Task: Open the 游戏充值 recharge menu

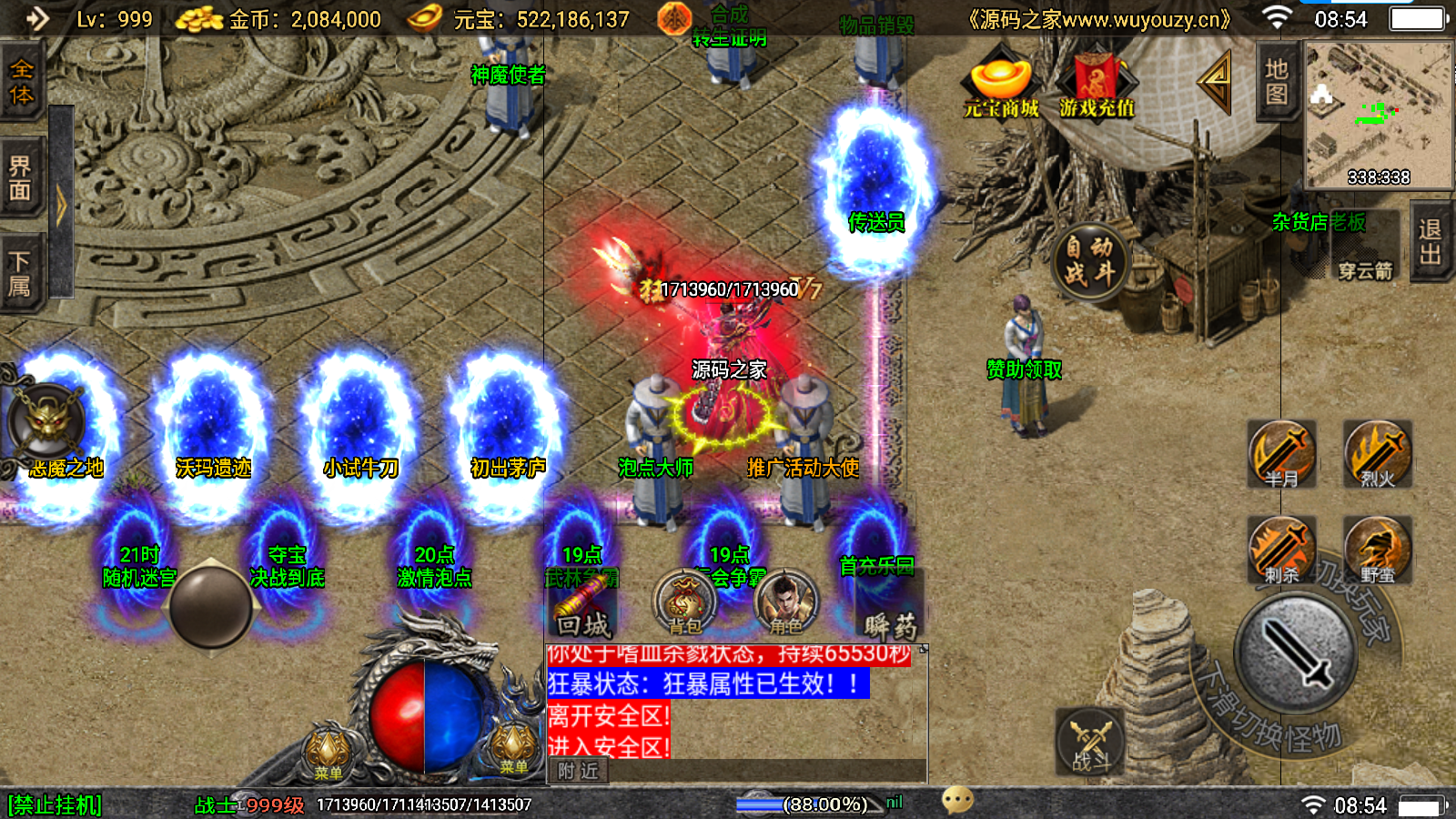Action: (1097, 86)
